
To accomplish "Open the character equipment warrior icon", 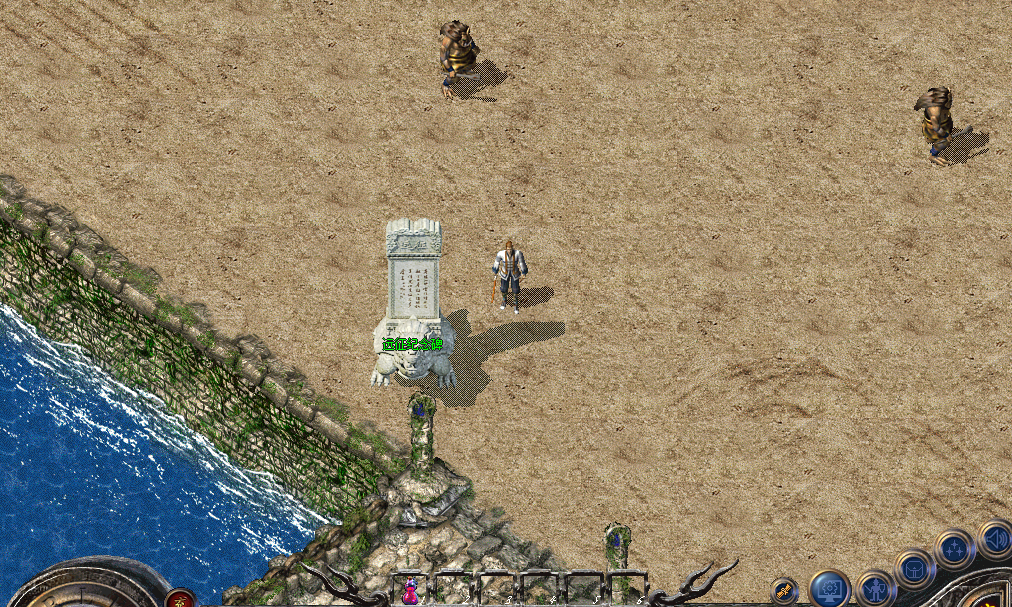I will pos(876,589).
